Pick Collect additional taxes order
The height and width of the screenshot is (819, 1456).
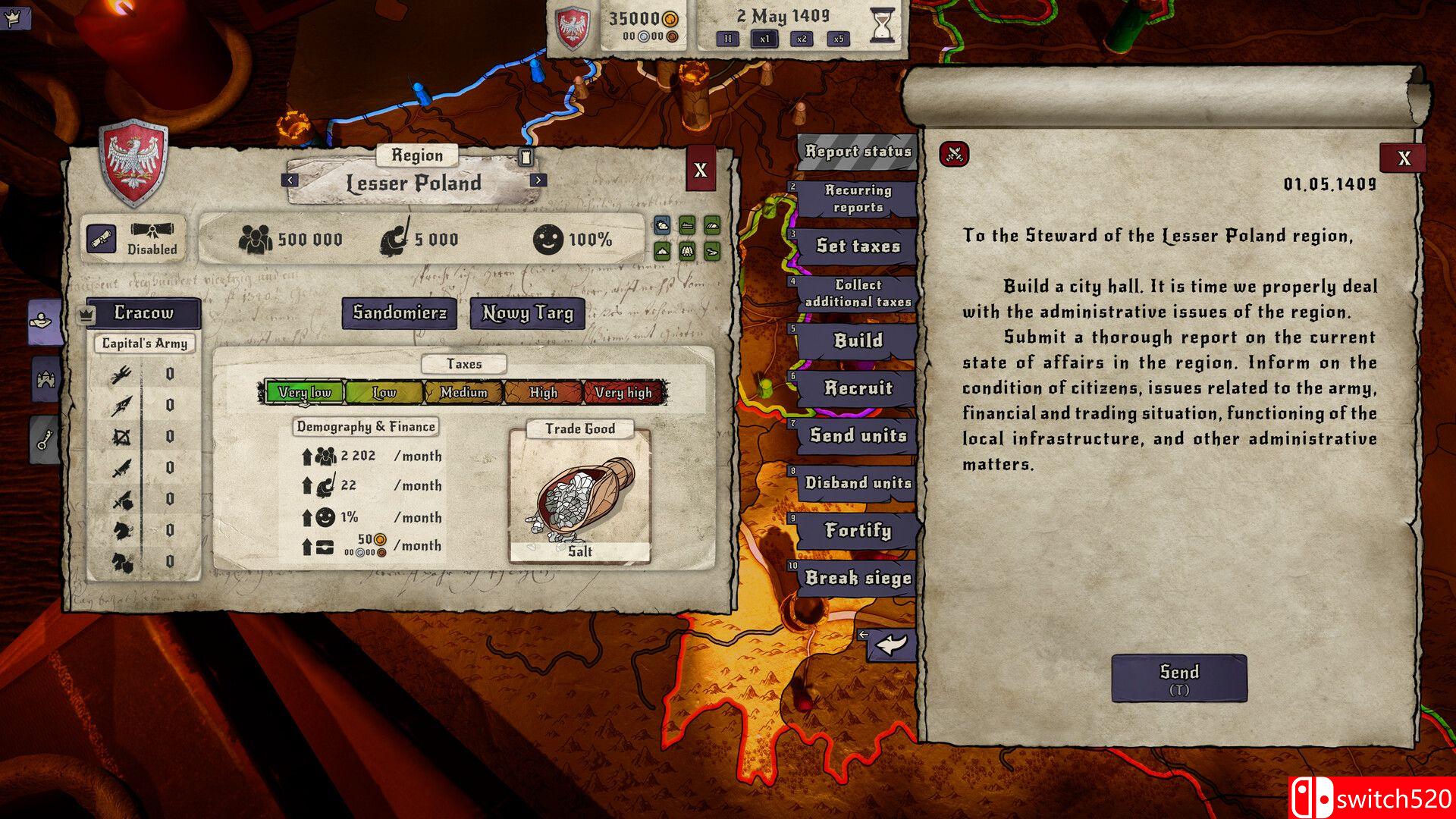click(858, 293)
